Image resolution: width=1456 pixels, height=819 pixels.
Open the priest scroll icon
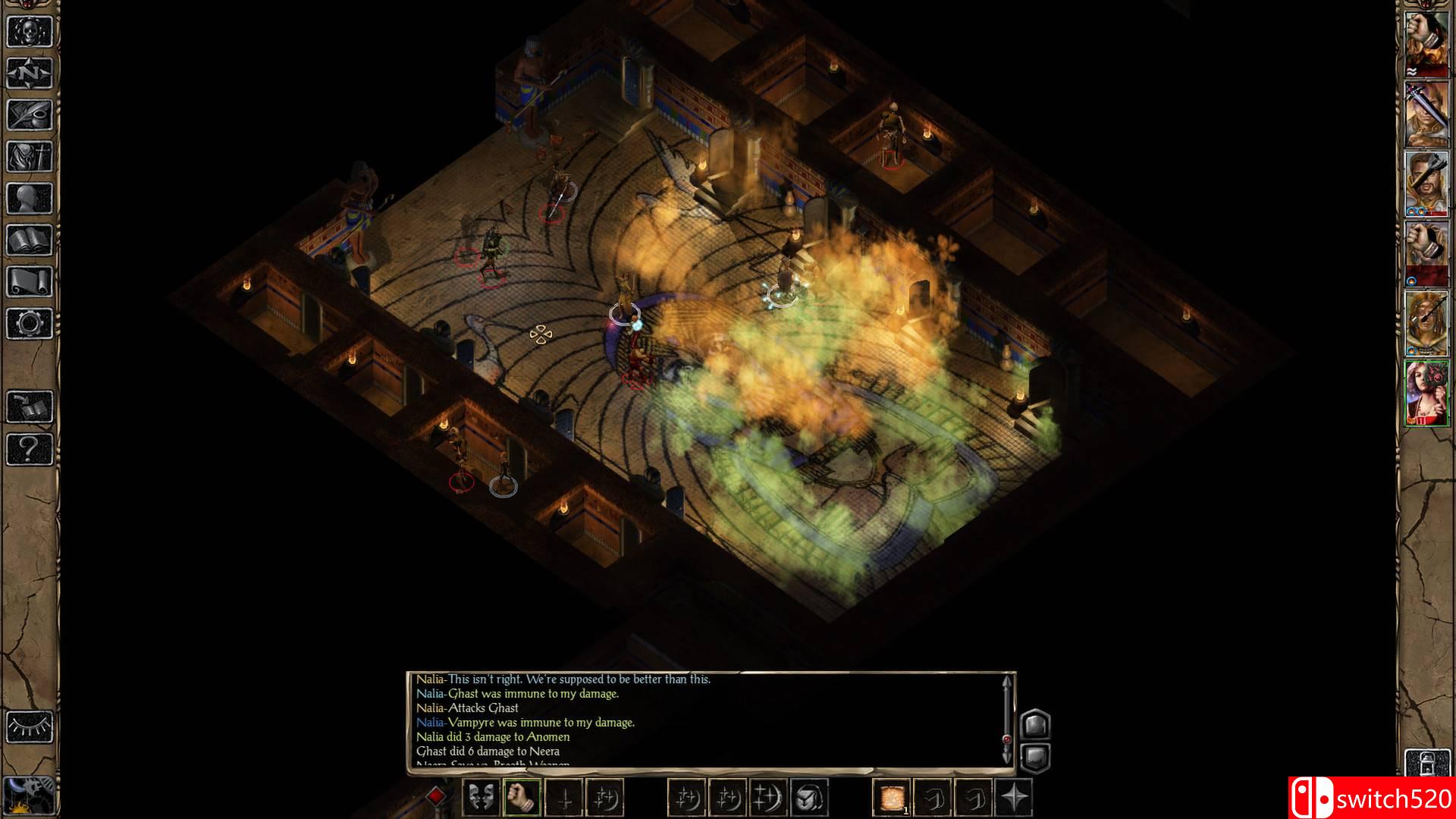tap(30, 282)
